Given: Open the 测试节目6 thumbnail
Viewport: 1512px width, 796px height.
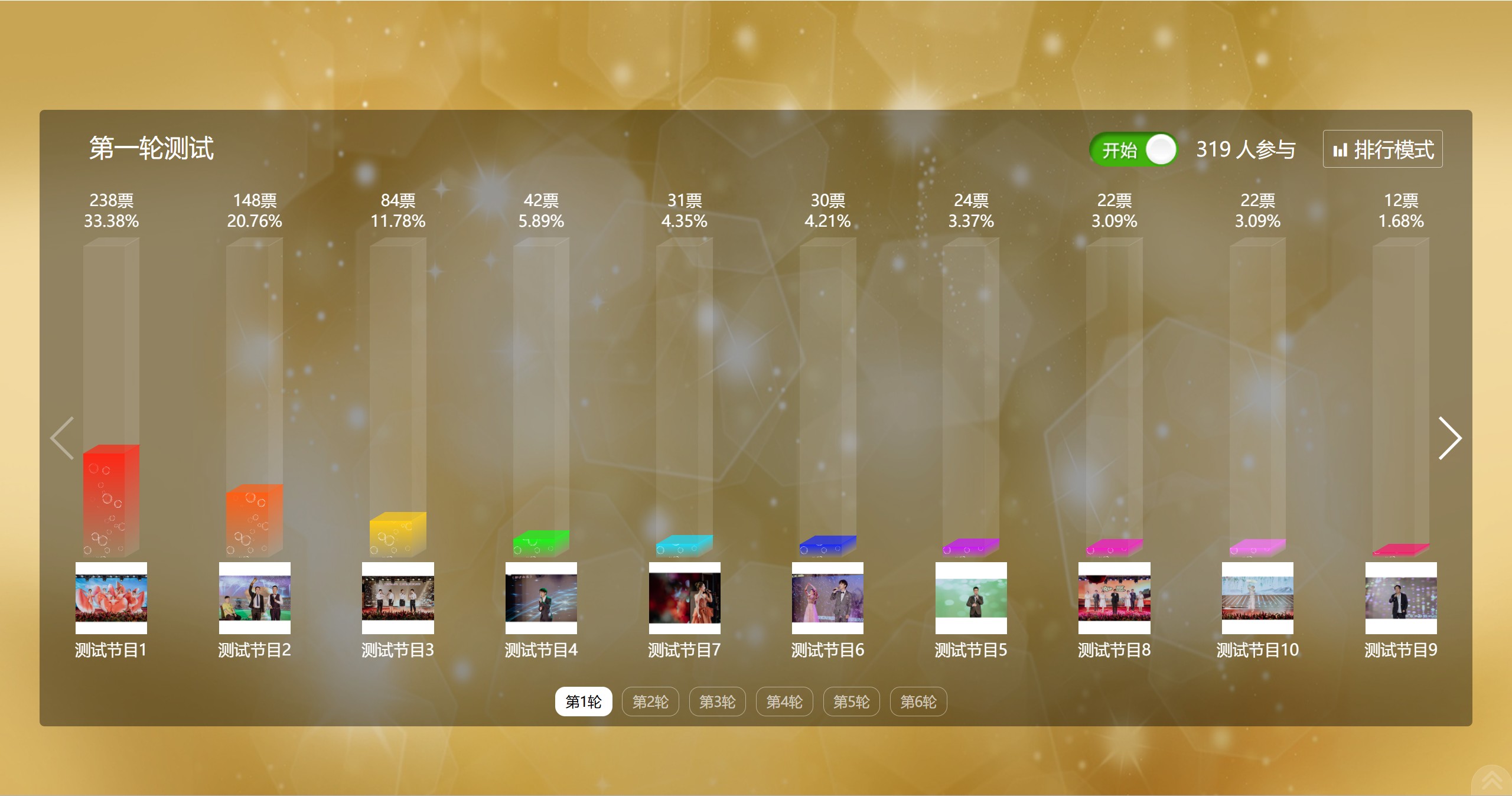Looking at the screenshot, I should pos(827,598).
